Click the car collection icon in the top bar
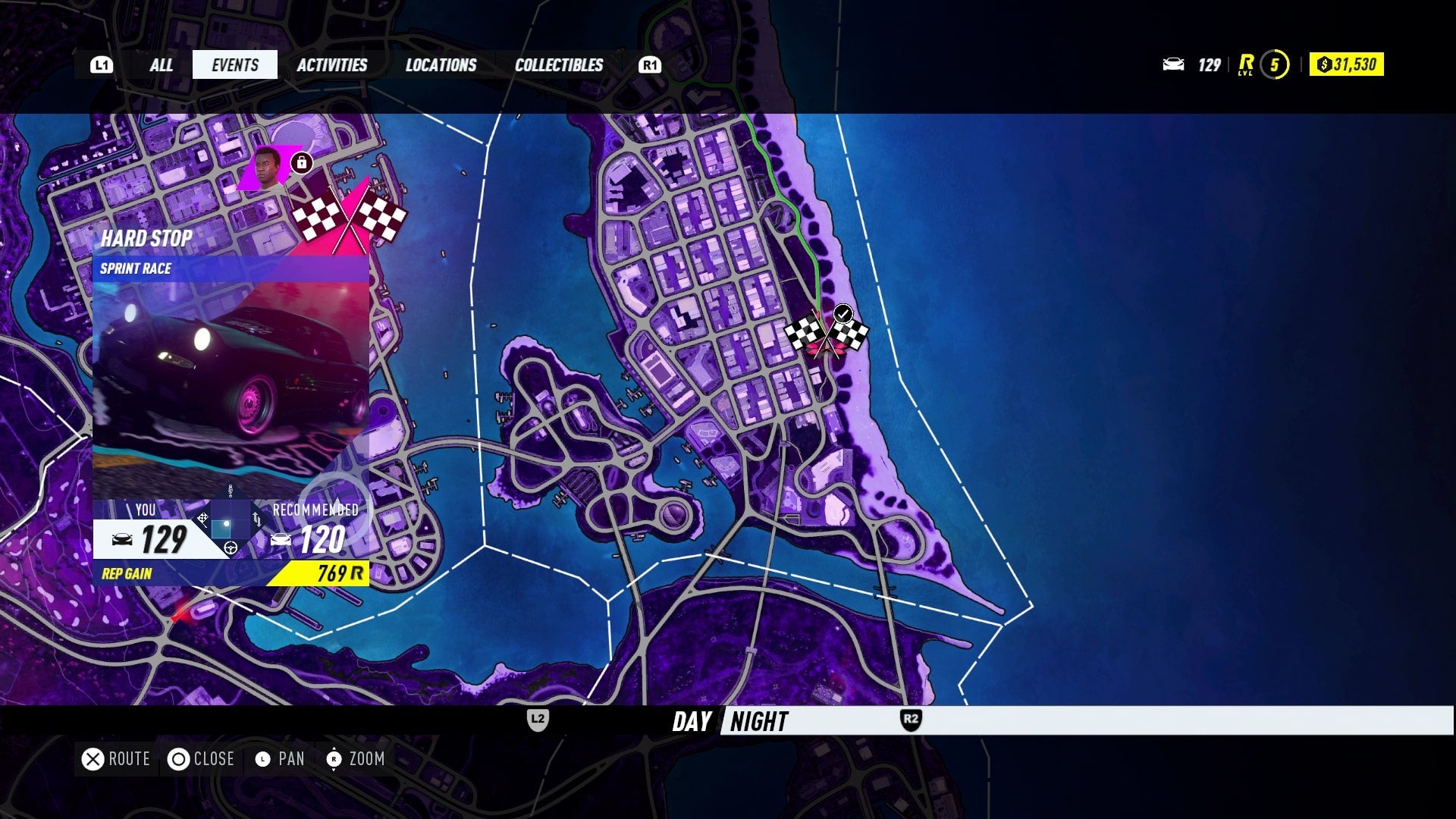1456x819 pixels. point(1175,65)
